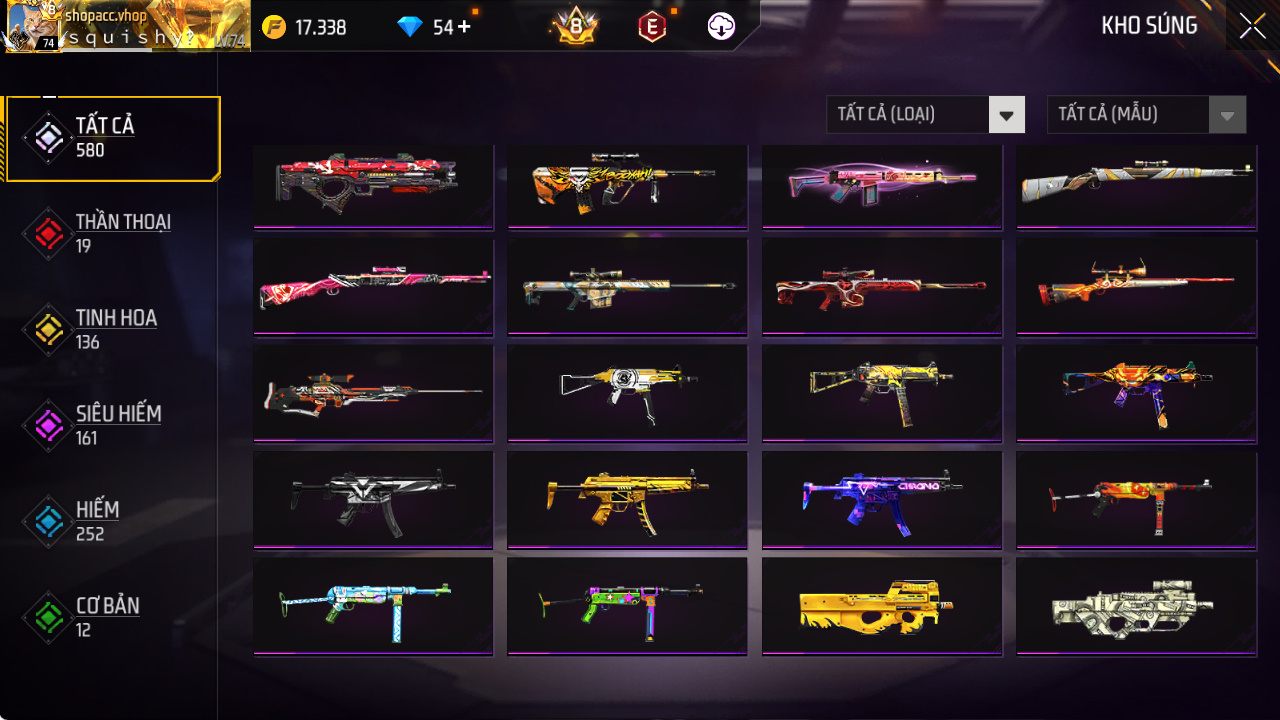
Task: Click the LOẠI dropdown arrow button
Action: 1007,114
